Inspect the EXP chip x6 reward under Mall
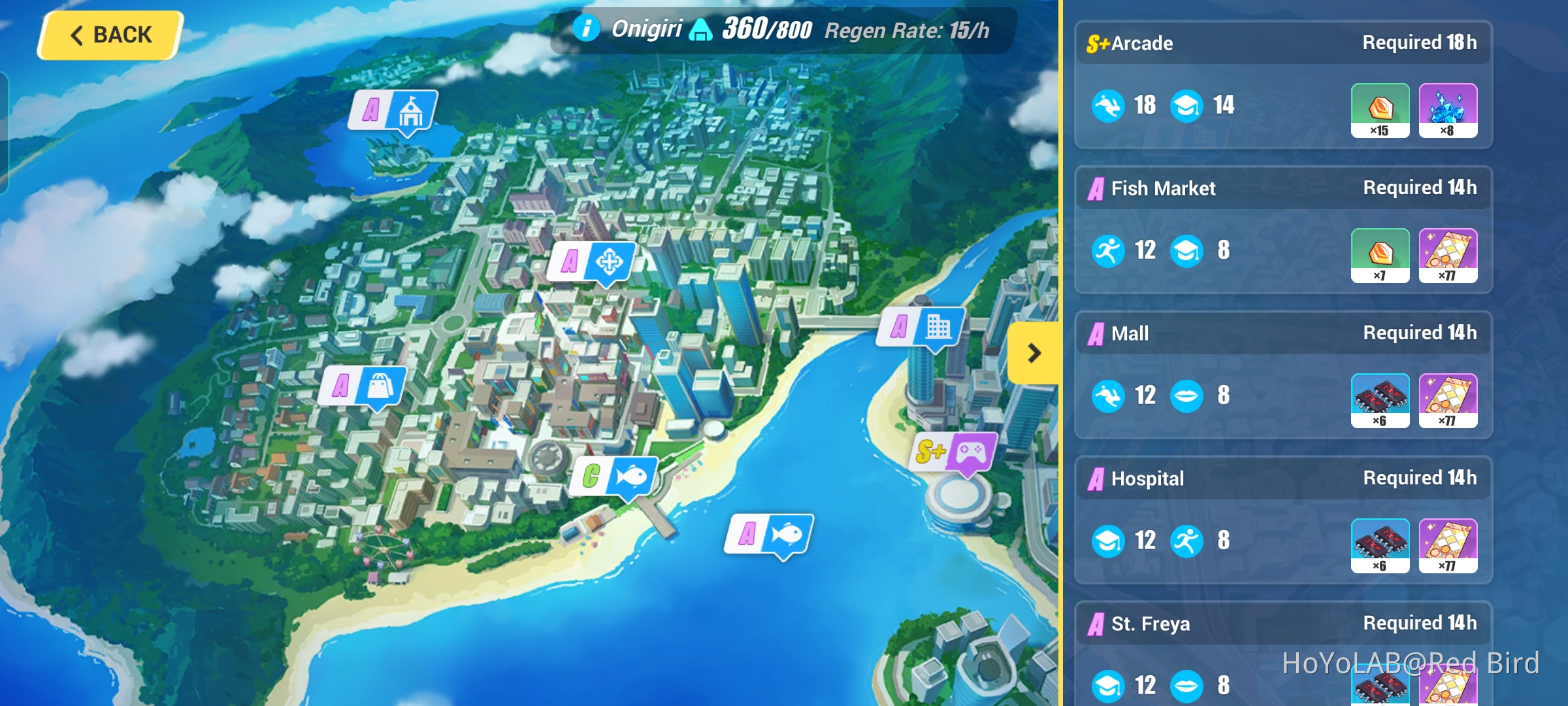 point(1380,400)
